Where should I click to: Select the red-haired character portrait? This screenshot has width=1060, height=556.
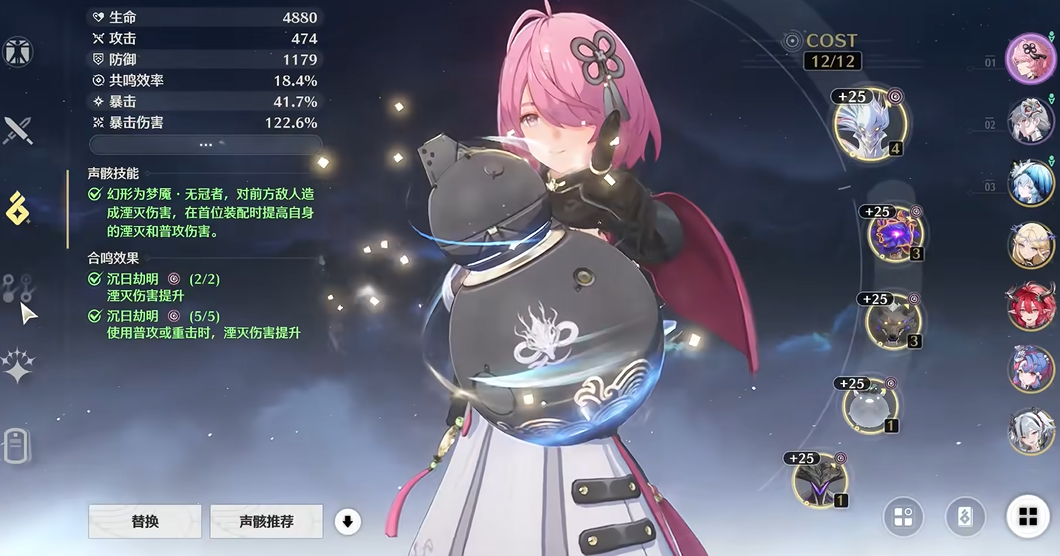coord(1030,306)
